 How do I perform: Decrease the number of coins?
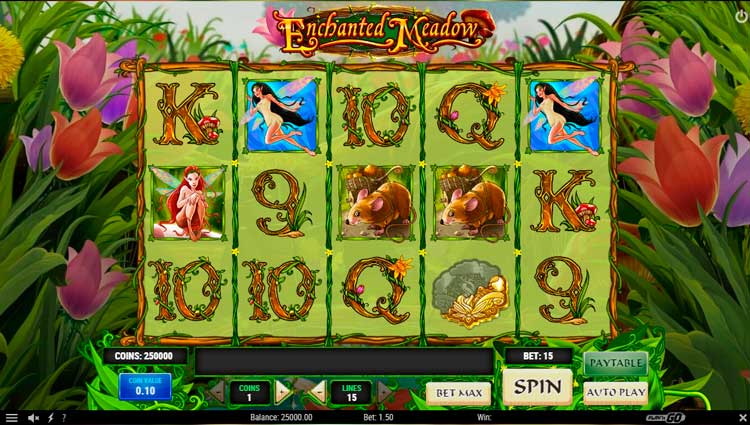pos(215,392)
